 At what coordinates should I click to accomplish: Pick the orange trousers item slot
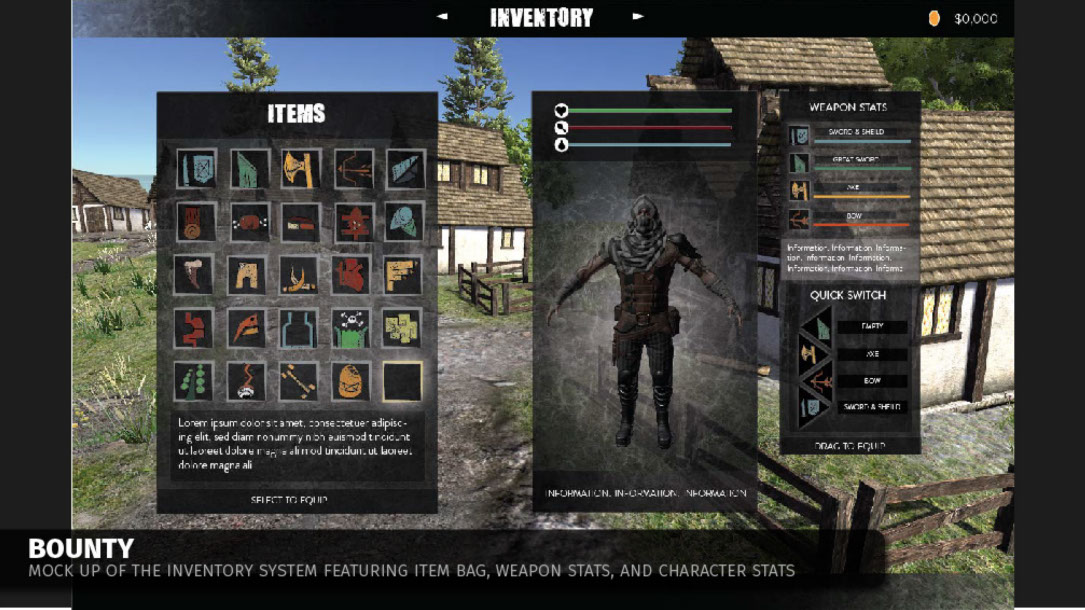pyautogui.click(x=249, y=275)
